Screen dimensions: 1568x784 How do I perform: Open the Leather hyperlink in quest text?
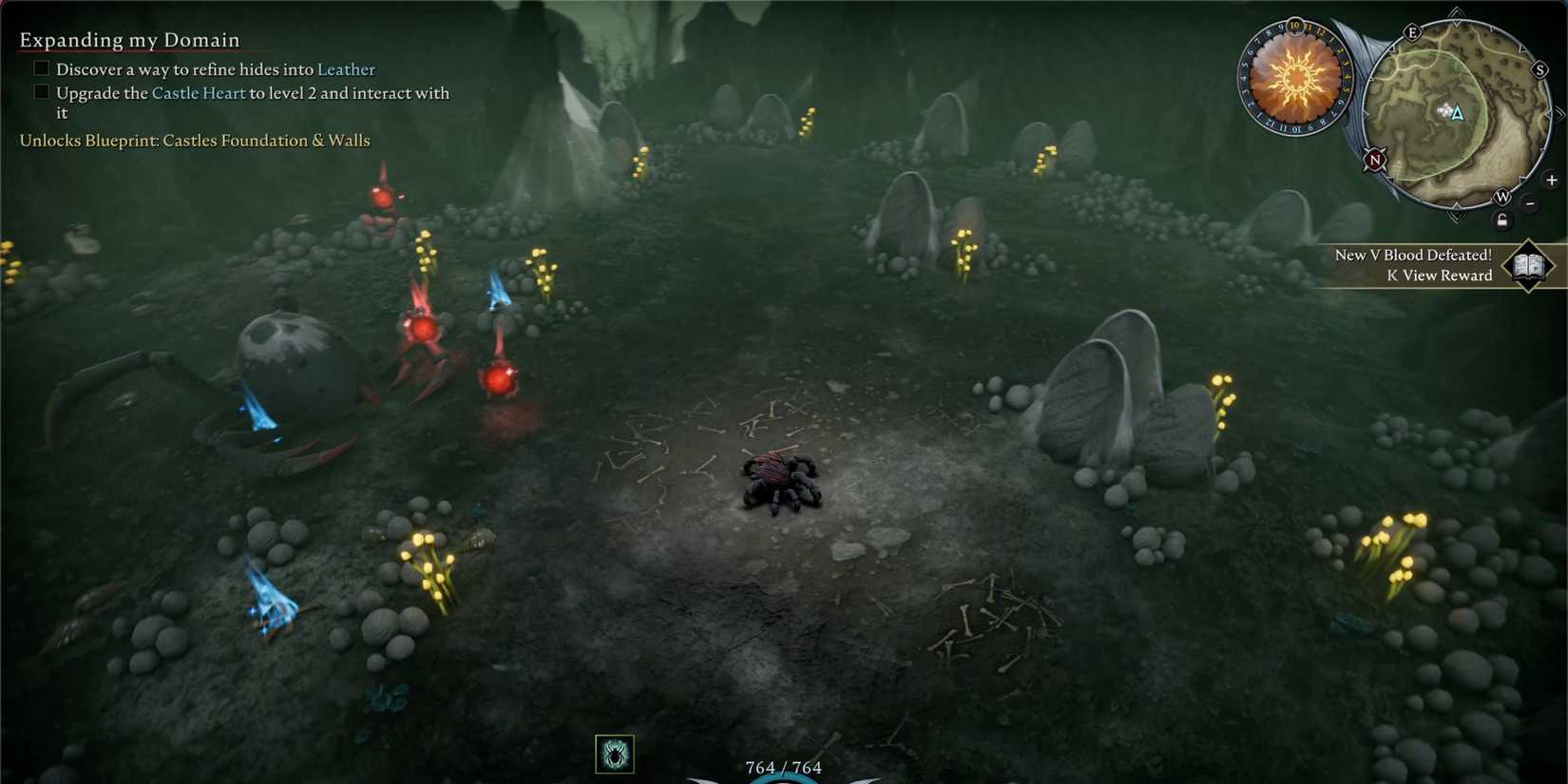coord(346,68)
